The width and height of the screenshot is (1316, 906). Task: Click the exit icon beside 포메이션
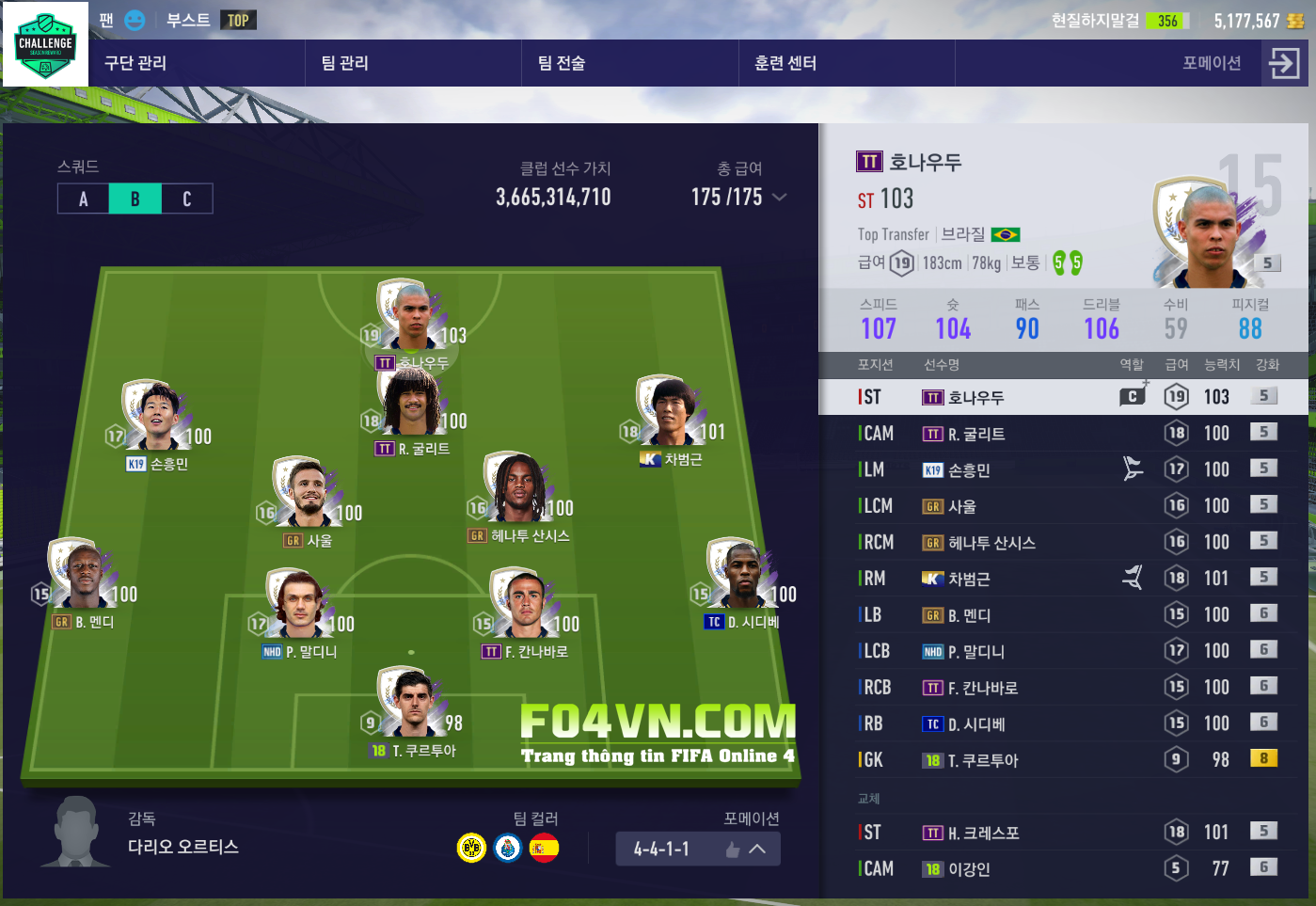(x=1284, y=63)
